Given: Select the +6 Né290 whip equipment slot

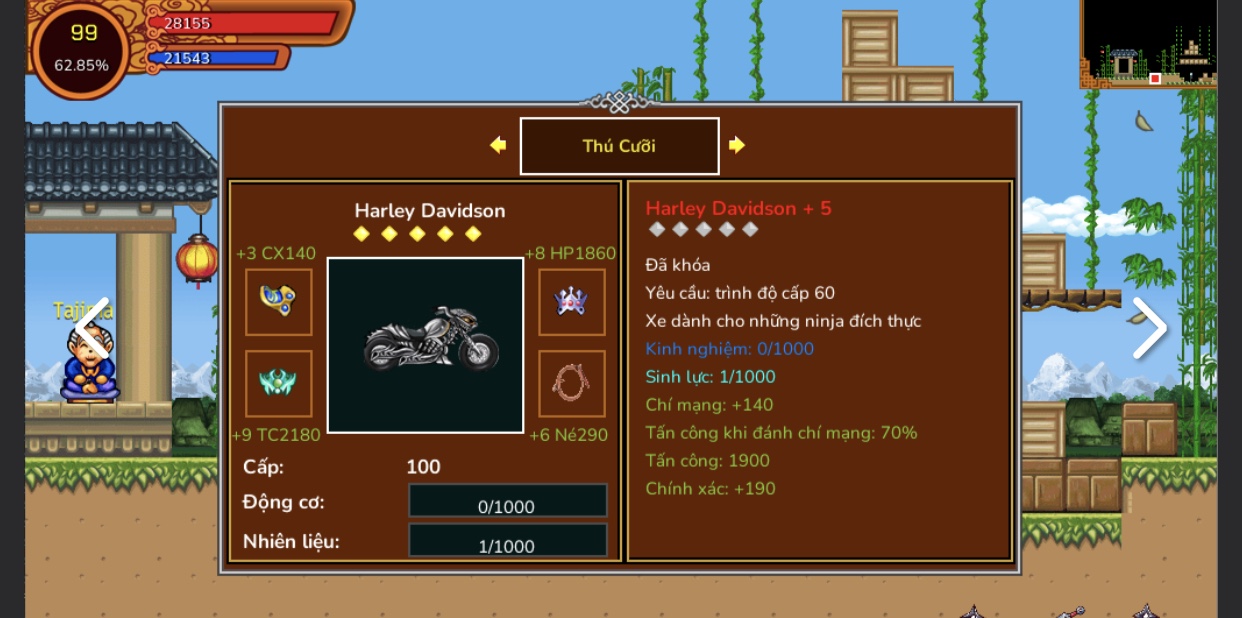Looking at the screenshot, I should (572, 383).
